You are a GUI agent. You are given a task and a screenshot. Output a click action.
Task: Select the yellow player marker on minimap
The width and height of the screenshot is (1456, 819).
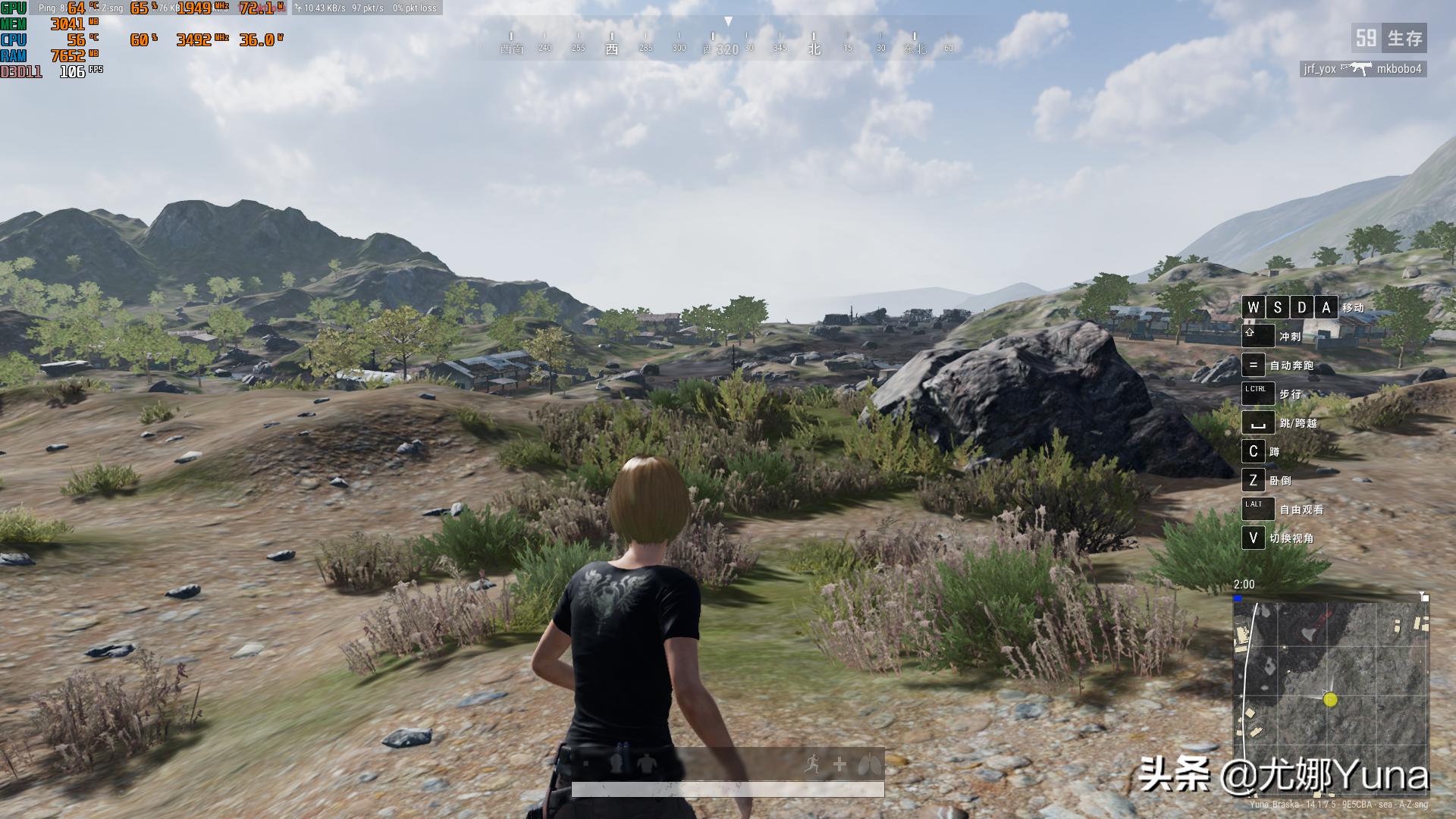1330,700
